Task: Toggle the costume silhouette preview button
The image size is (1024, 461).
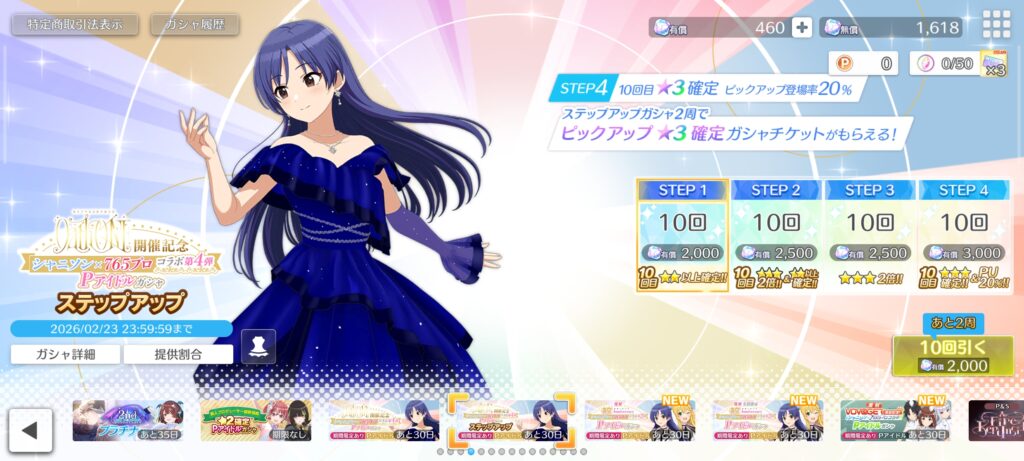Action: tap(258, 346)
